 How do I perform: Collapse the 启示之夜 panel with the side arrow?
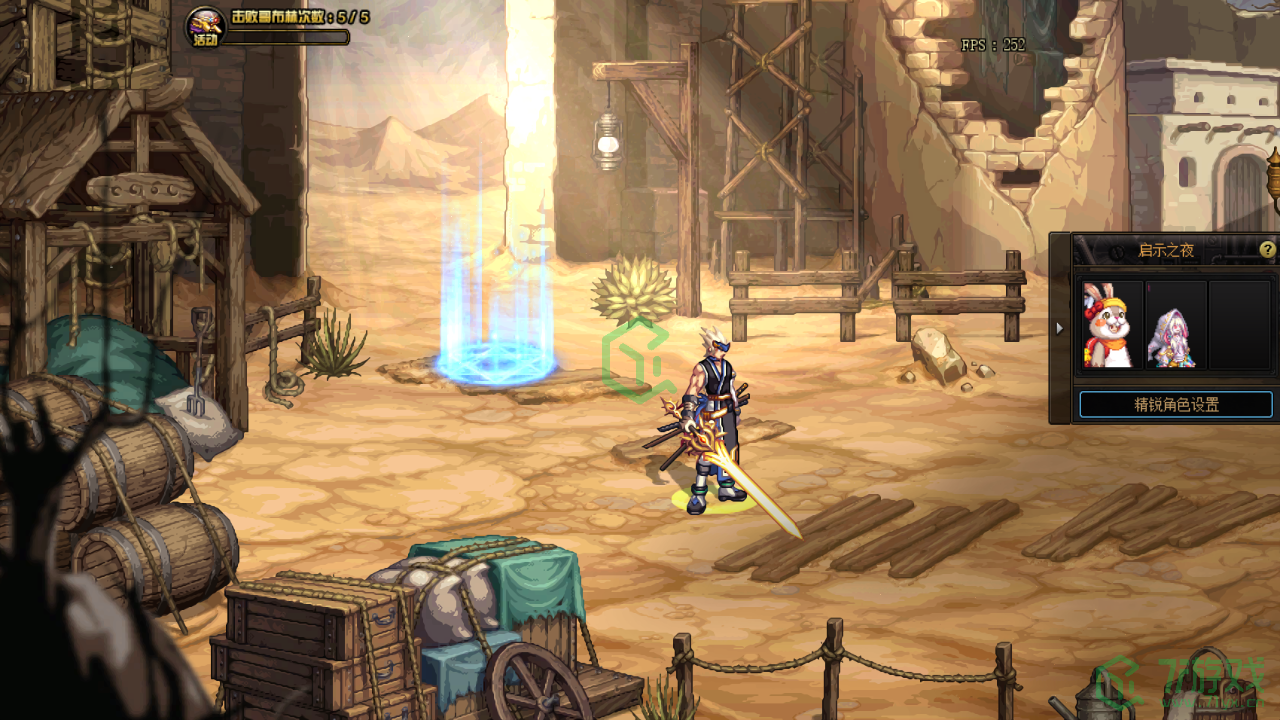1060,328
